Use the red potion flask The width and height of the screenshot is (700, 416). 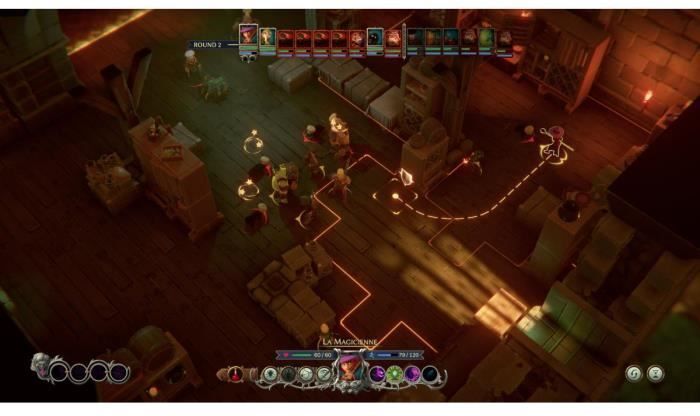(x=237, y=375)
